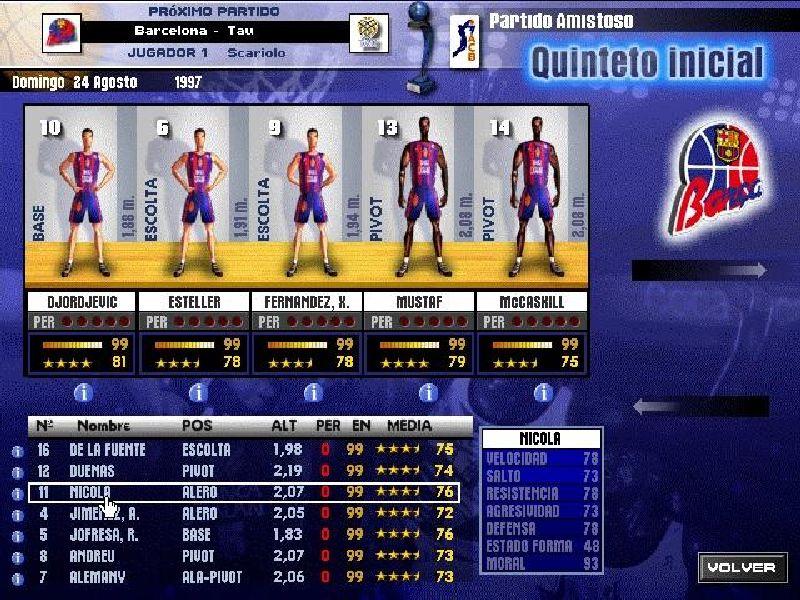Choose Andreu from the substitutes list
The width and height of the screenshot is (800, 600).
click(240, 555)
